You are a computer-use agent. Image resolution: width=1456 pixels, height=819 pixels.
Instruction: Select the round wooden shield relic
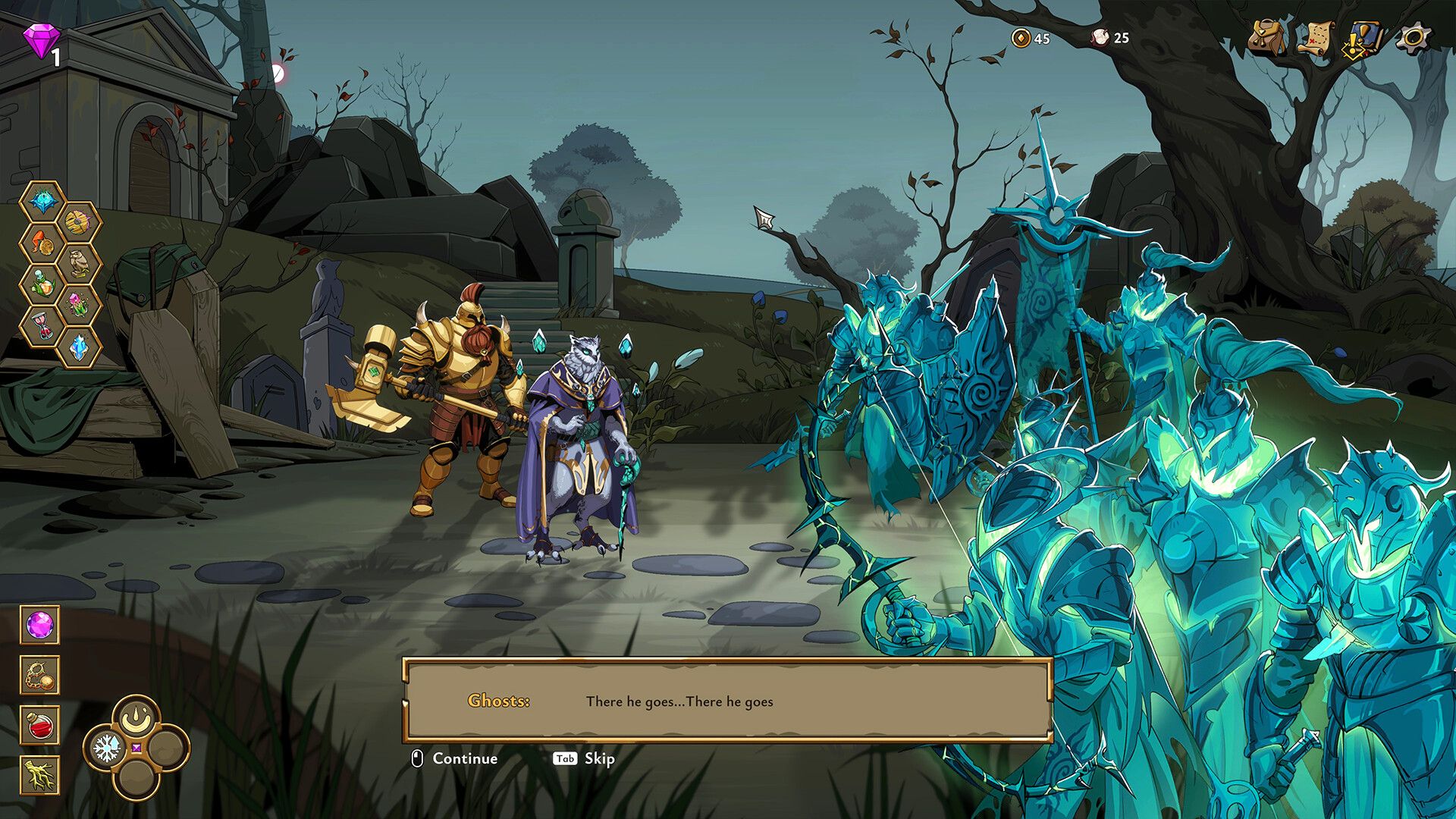78,223
